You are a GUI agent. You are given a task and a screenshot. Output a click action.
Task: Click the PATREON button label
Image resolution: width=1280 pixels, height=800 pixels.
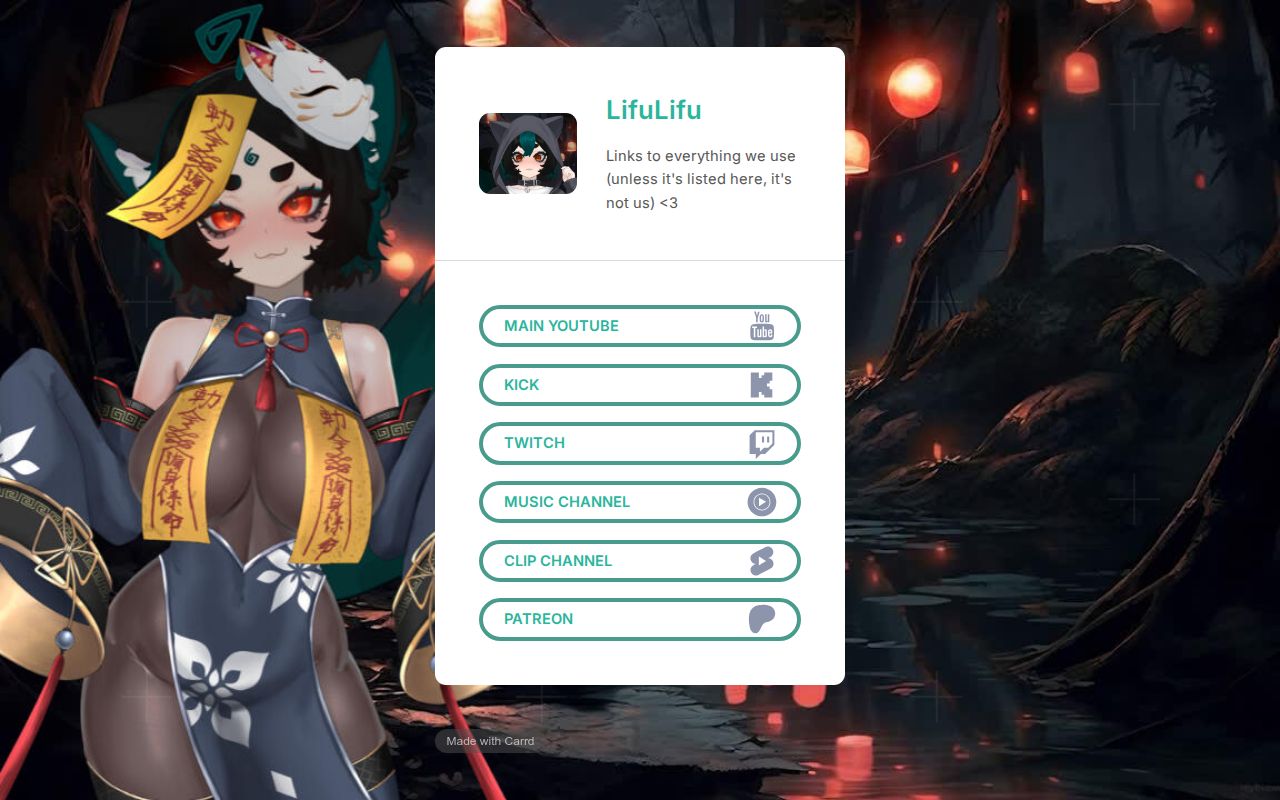(x=539, y=619)
